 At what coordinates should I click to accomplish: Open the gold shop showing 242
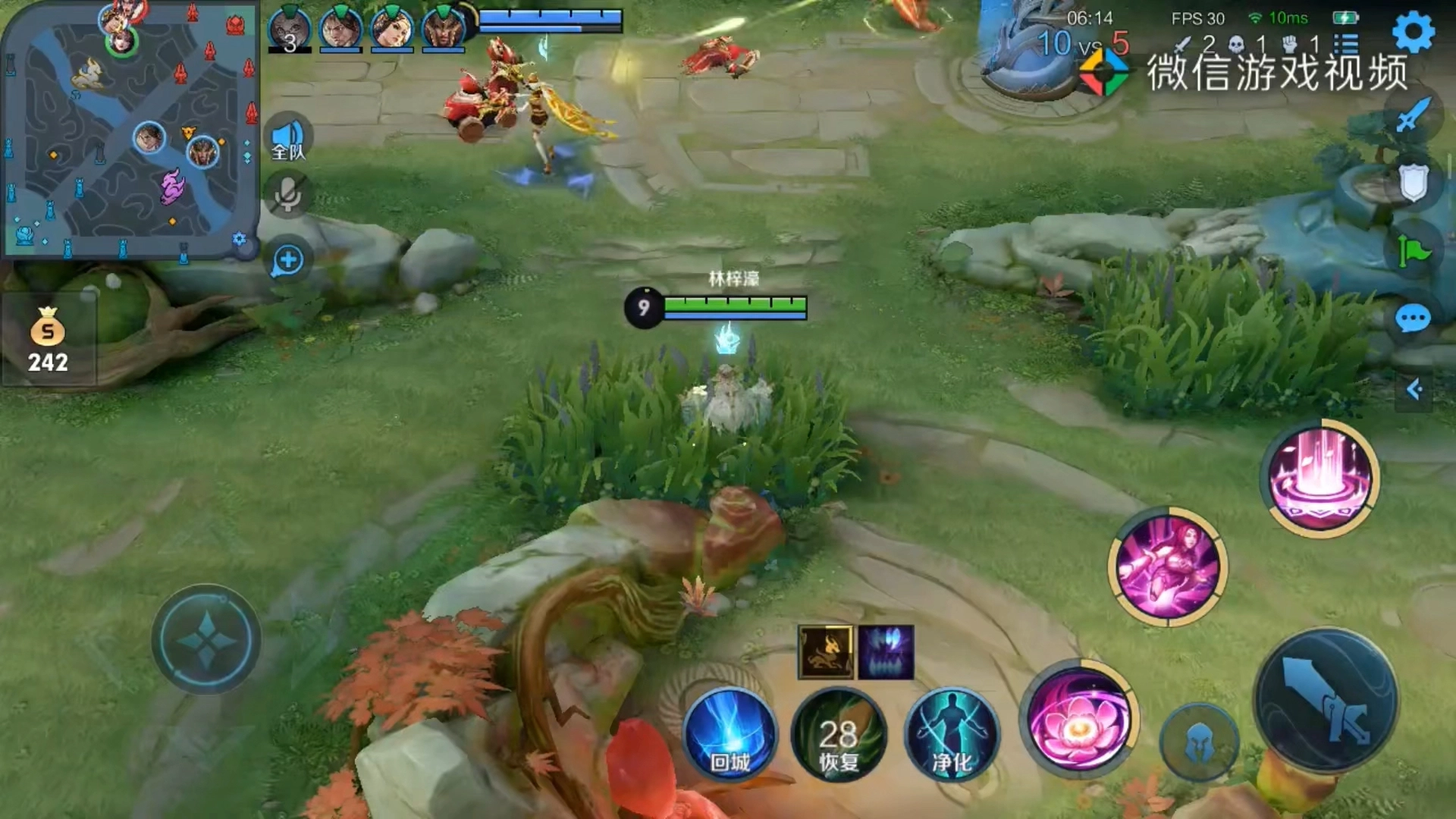click(48, 340)
